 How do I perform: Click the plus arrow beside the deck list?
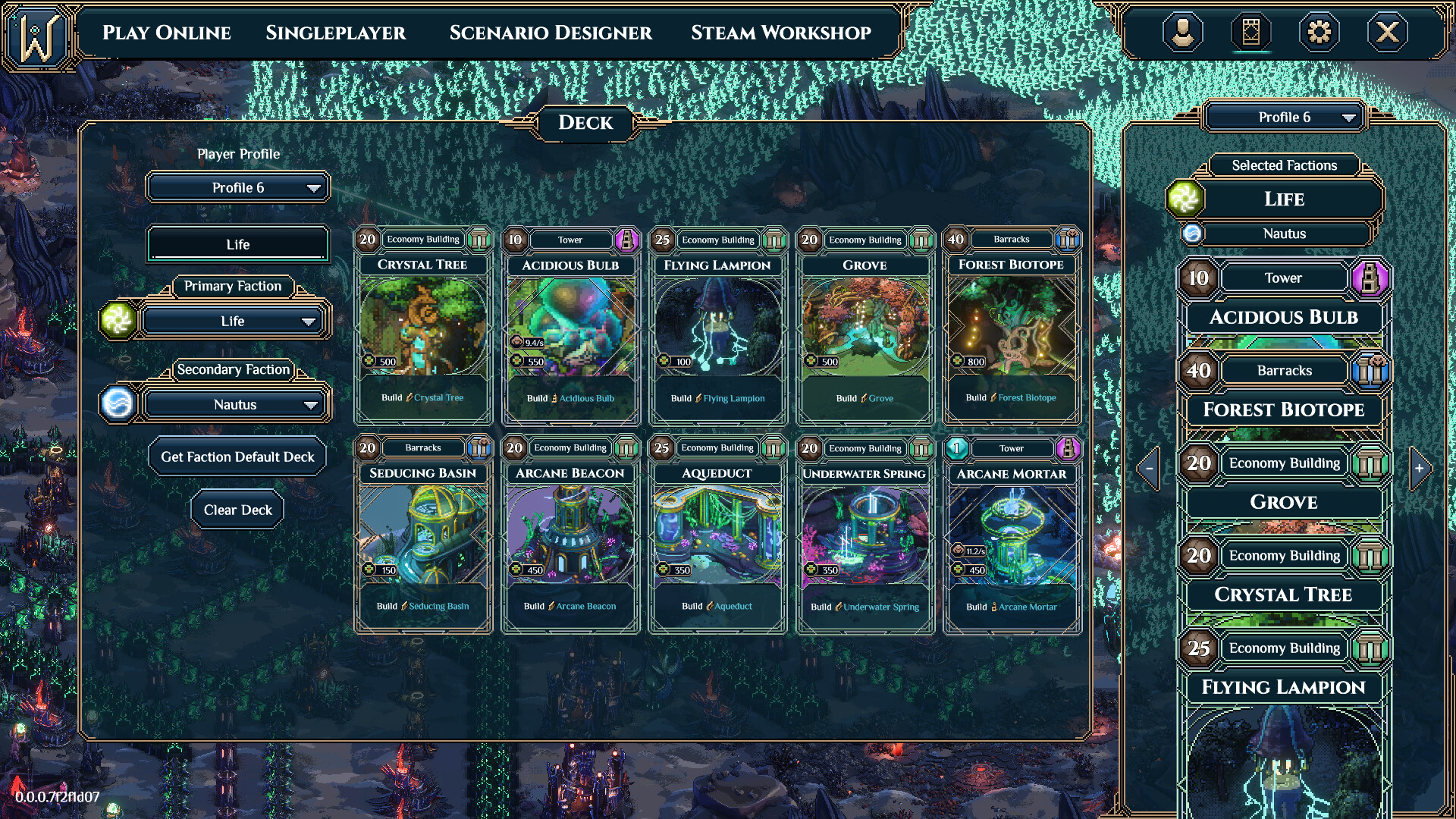1419,469
